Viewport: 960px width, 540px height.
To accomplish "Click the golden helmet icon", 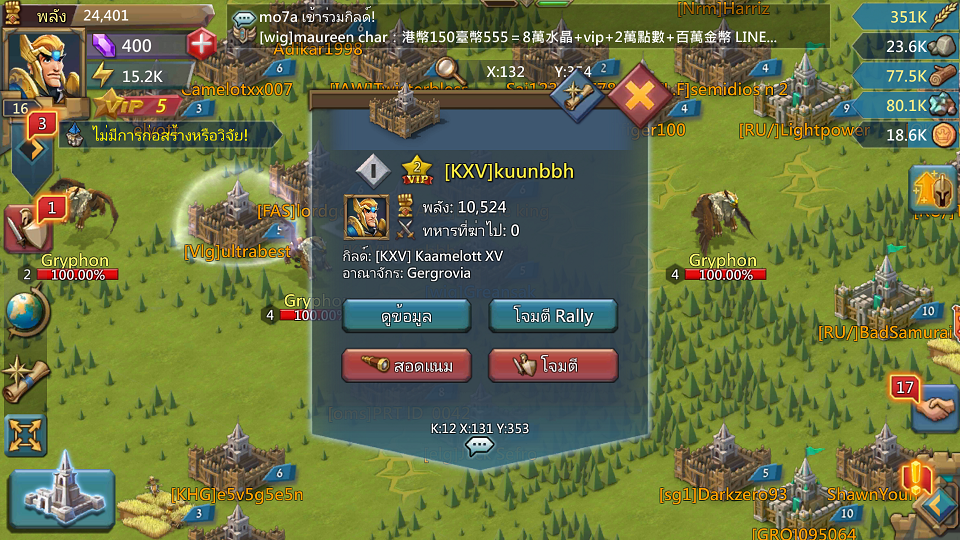I will coord(931,189).
